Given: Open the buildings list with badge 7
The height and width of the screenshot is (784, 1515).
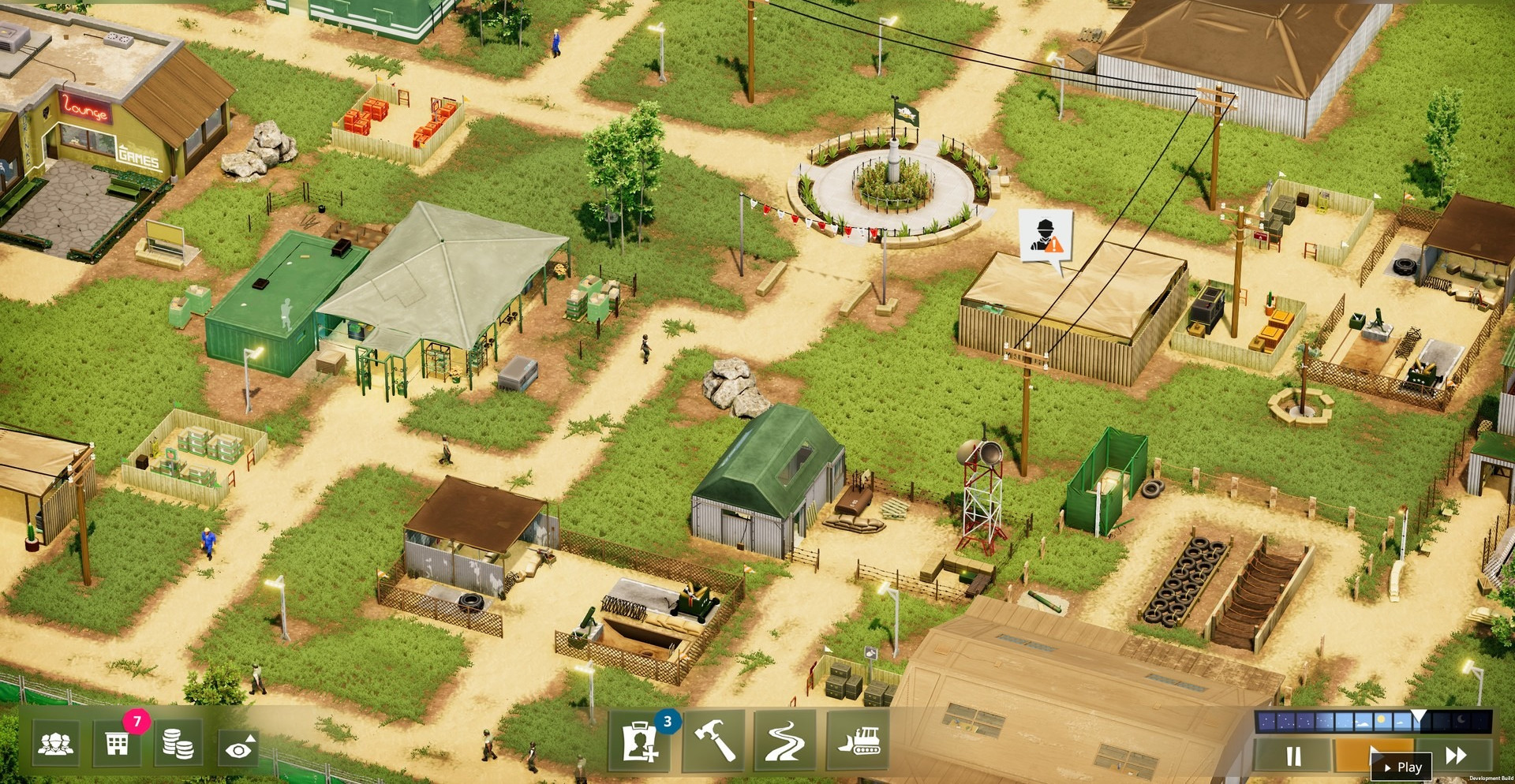Looking at the screenshot, I should pos(117,743).
